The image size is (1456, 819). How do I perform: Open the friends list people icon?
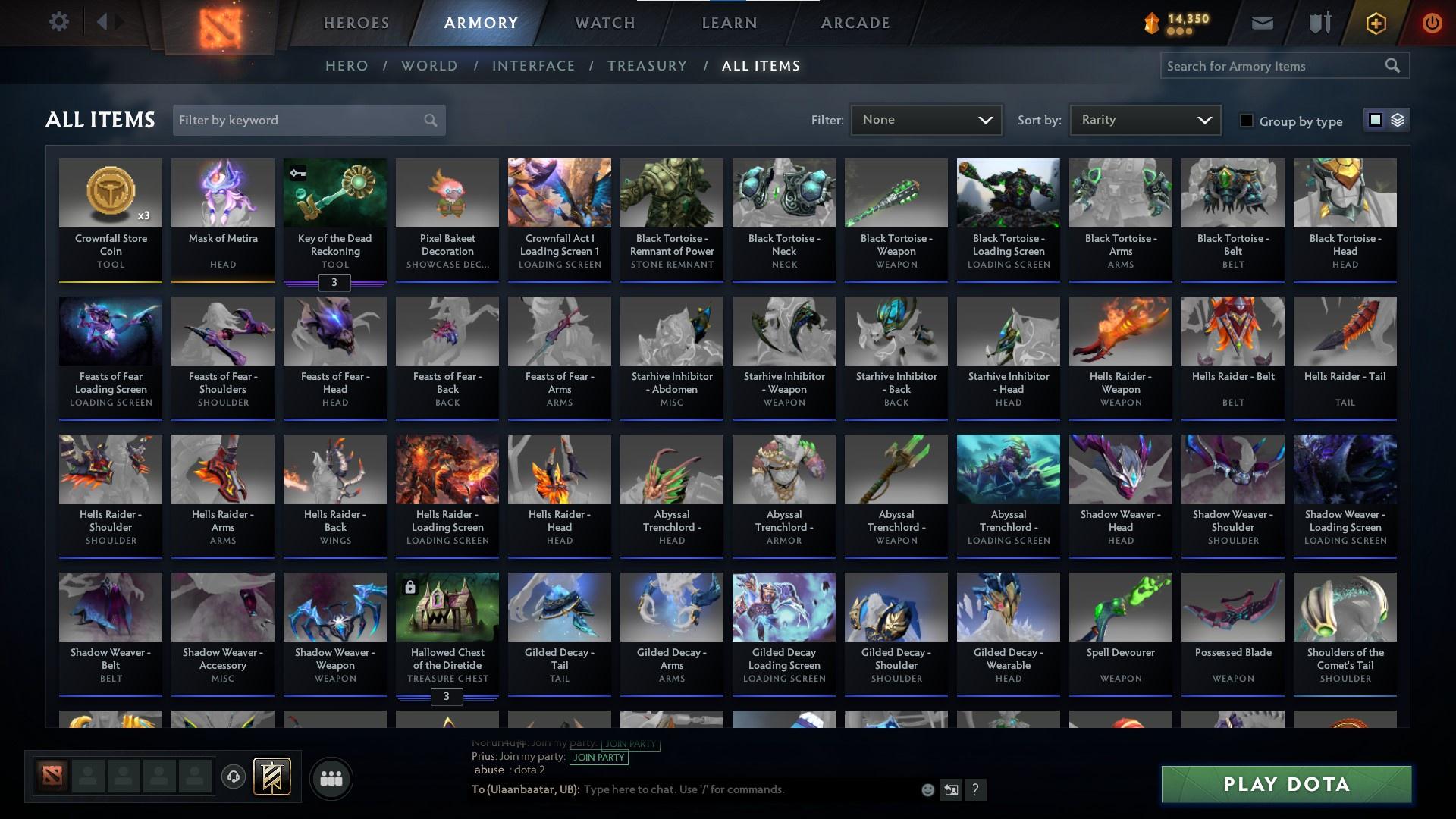tap(331, 778)
